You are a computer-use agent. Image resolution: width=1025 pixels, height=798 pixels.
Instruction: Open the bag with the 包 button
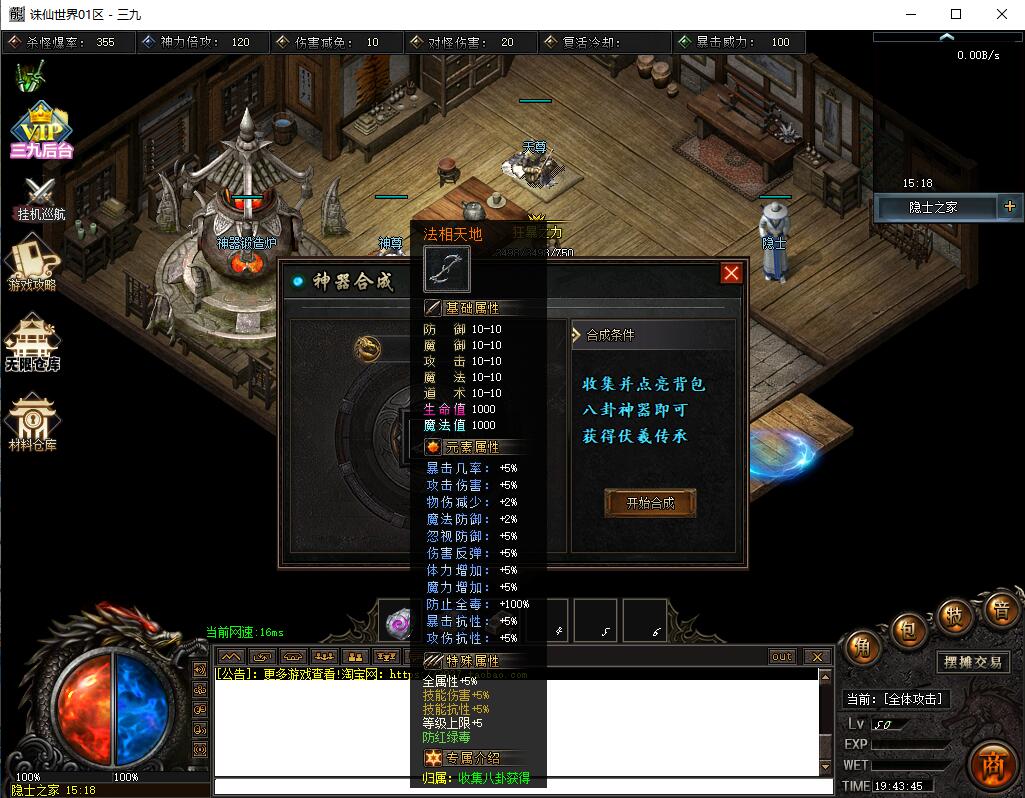pyautogui.click(x=906, y=630)
